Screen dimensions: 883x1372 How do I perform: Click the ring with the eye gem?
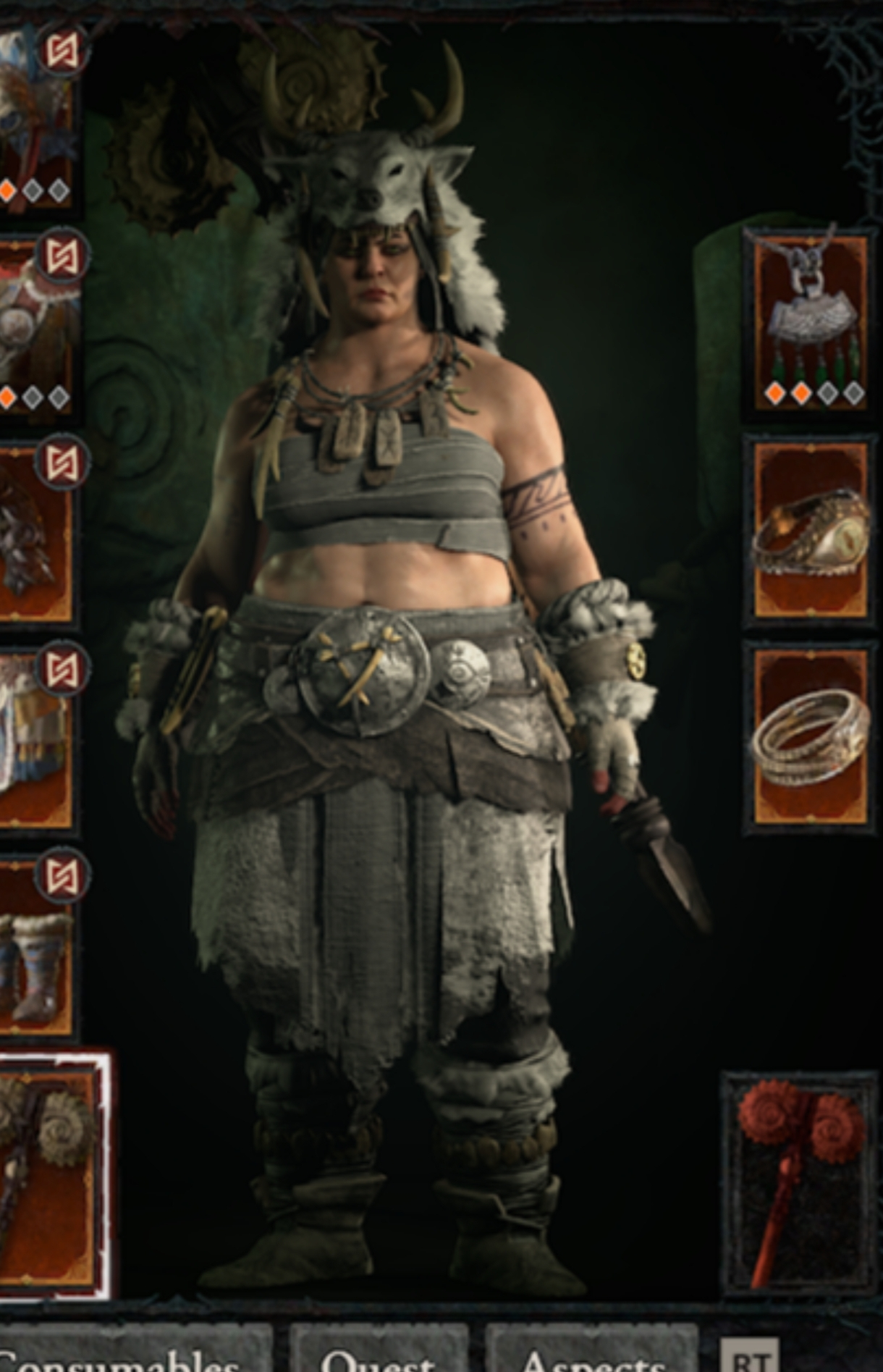[809, 531]
